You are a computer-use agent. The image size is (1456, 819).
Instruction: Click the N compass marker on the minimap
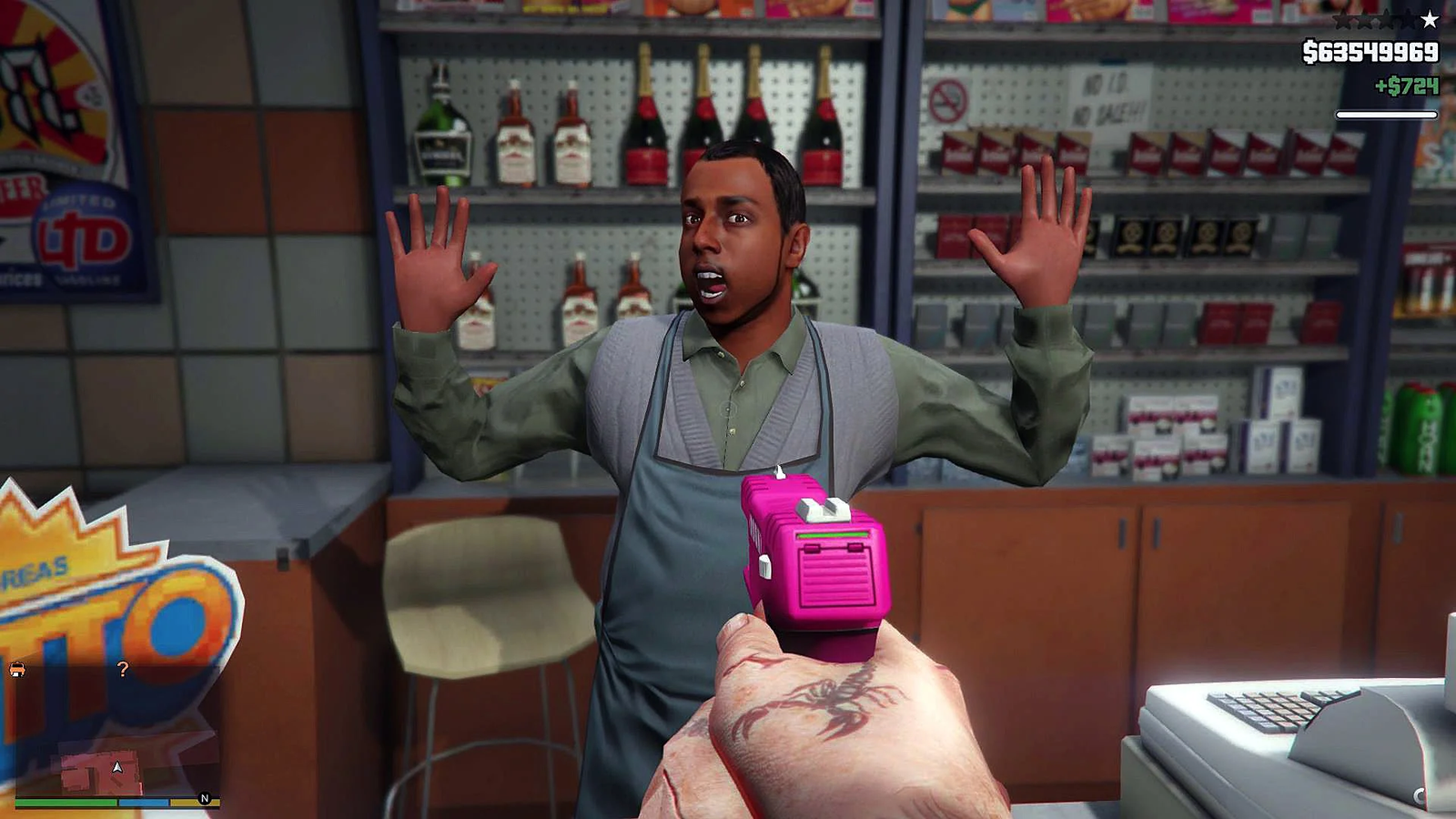tap(205, 798)
